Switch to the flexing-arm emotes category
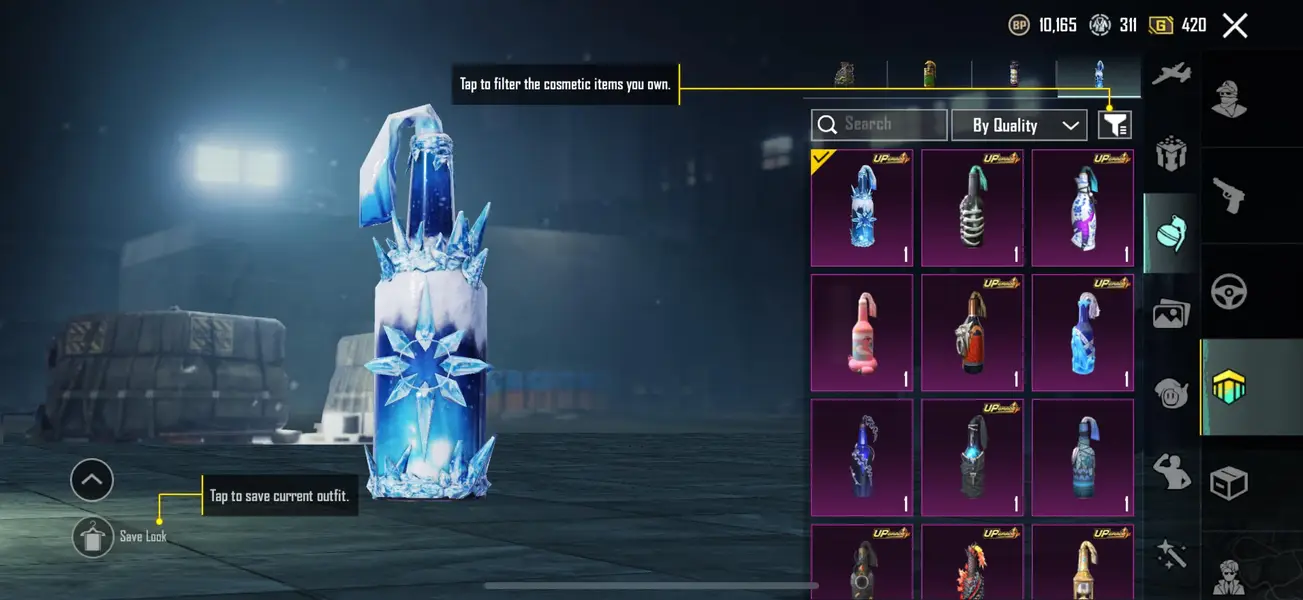1303x600 pixels. pyautogui.click(x=1171, y=470)
